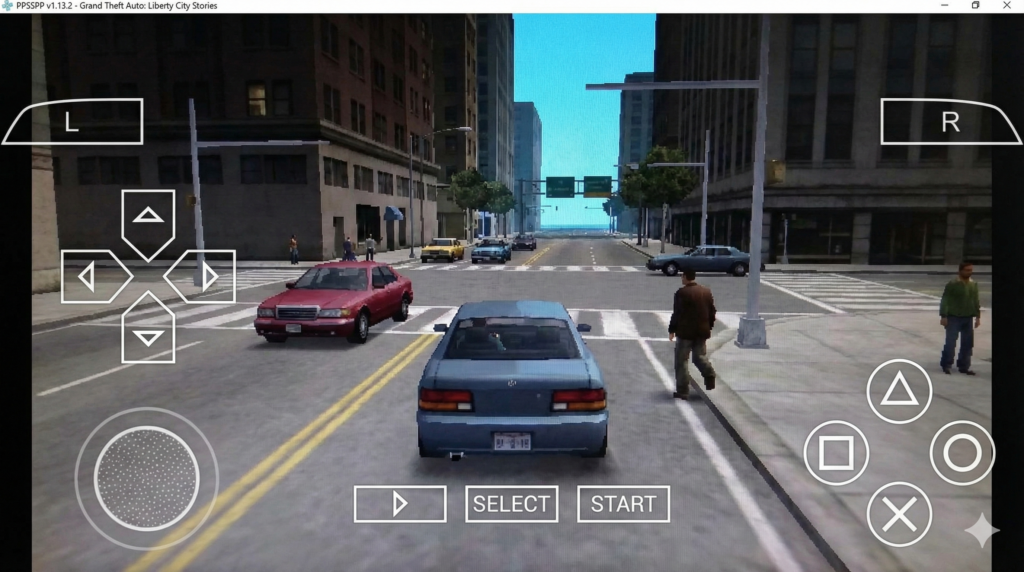1024x572 pixels.
Task: Tap the D-pad down arrow
Action: (x=148, y=333)
